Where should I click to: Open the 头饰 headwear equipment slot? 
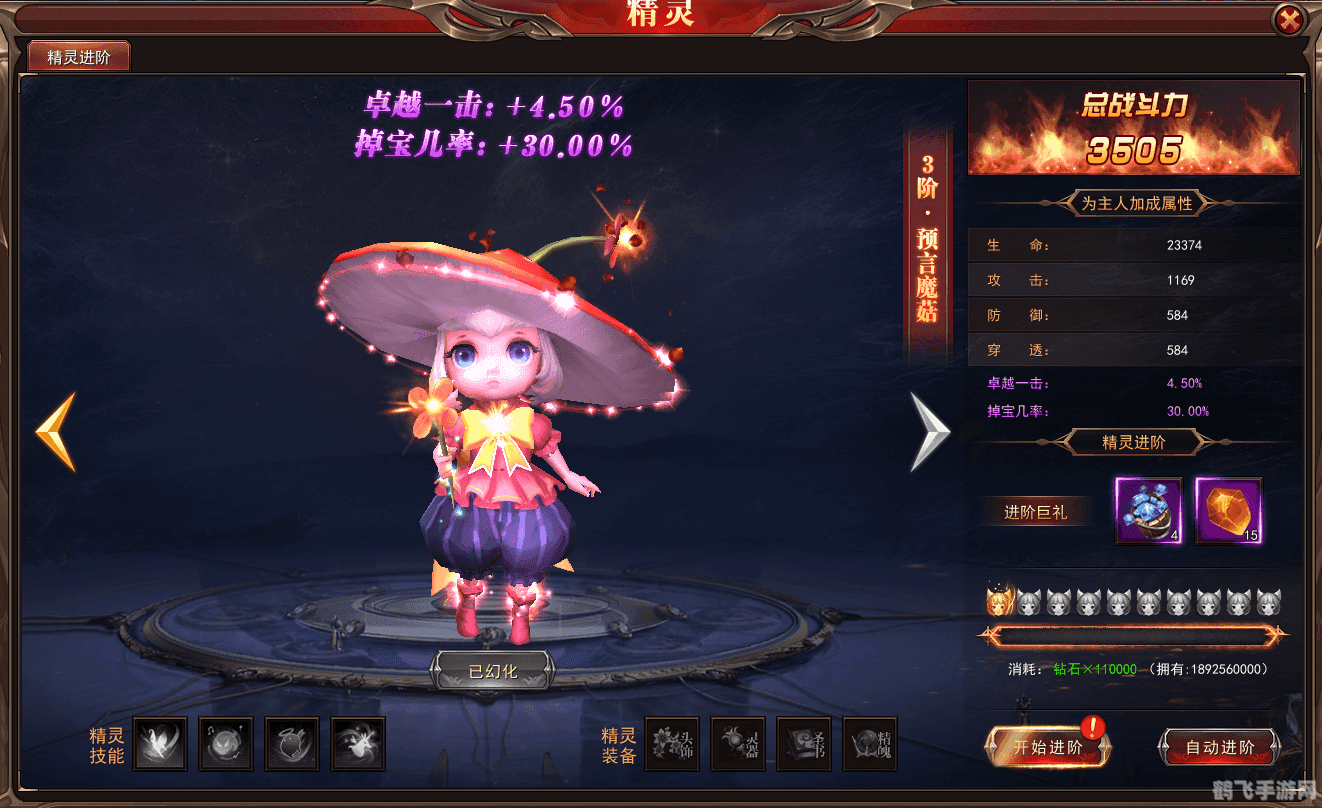(x=671, y=744)
